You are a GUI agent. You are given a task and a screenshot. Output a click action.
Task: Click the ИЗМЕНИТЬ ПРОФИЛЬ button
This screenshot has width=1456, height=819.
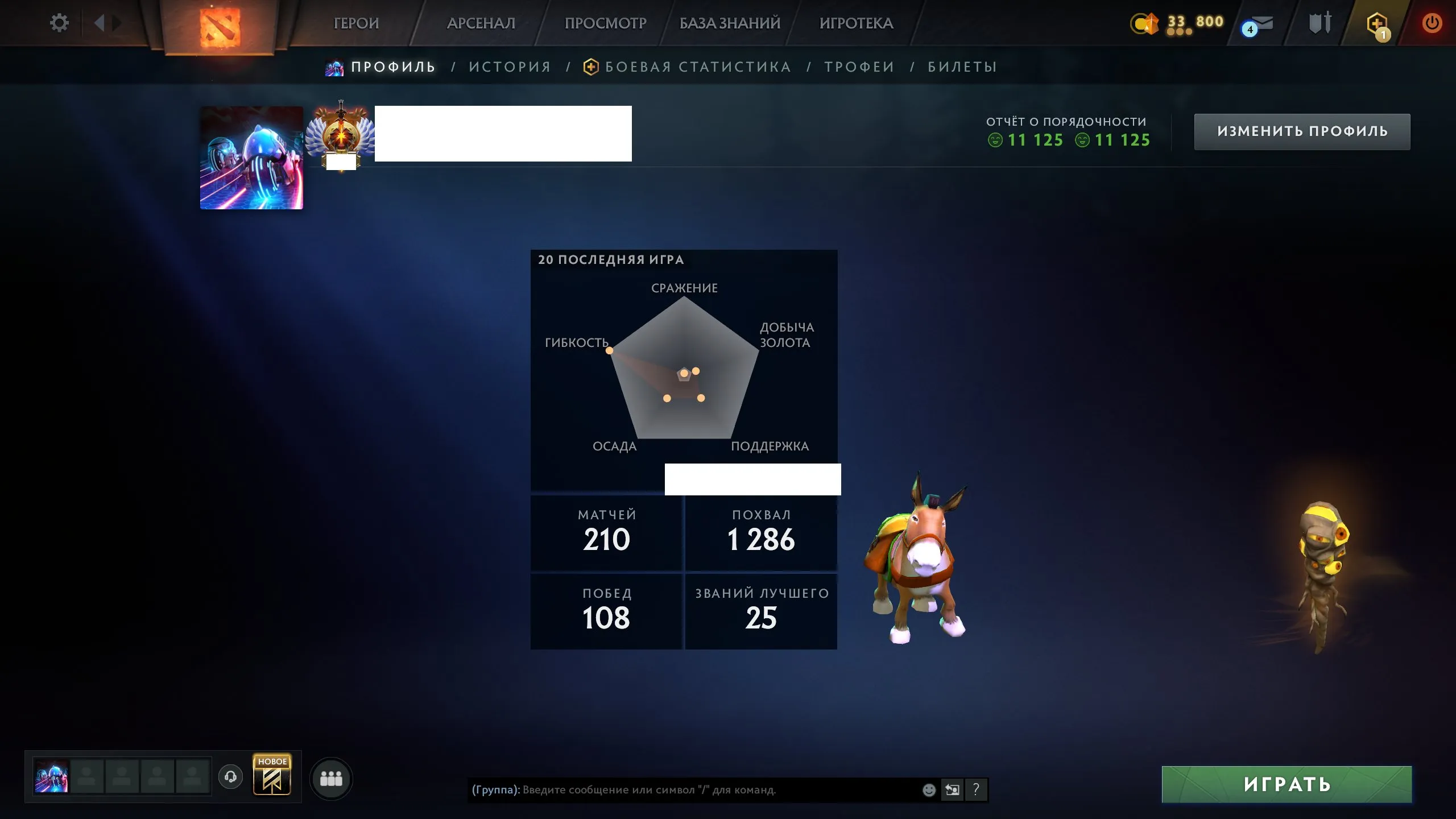[x=1302, y=131]
